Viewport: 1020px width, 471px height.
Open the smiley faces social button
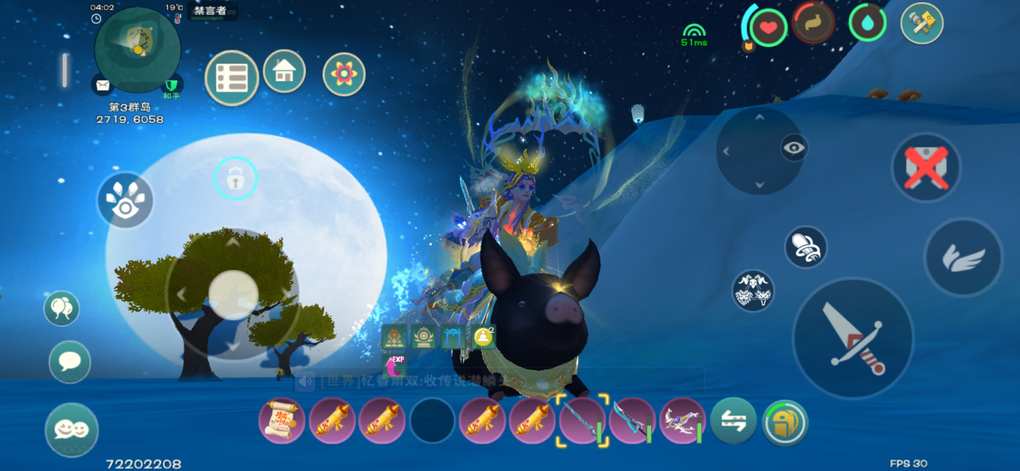click(x=71, y=429)
